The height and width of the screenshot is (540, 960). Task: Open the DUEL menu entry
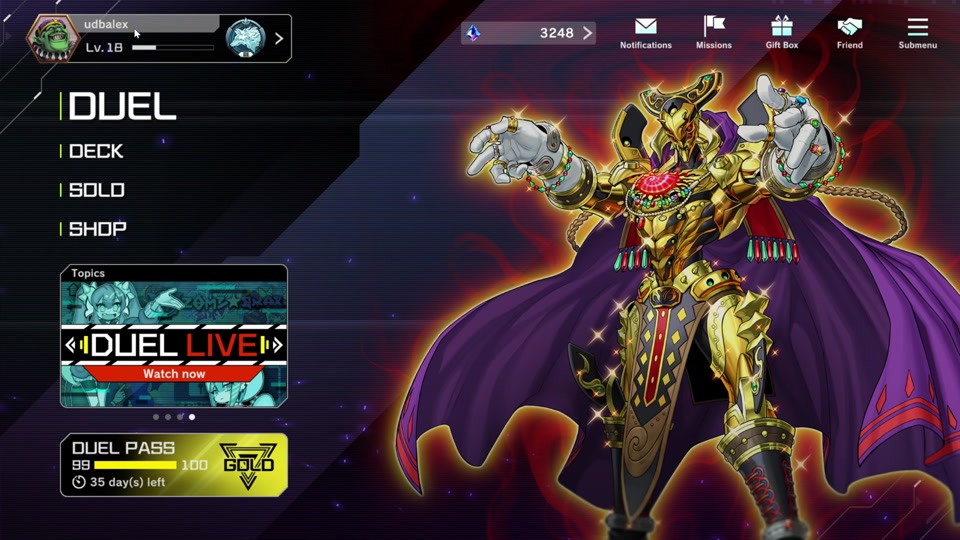(x=122, y=107)
